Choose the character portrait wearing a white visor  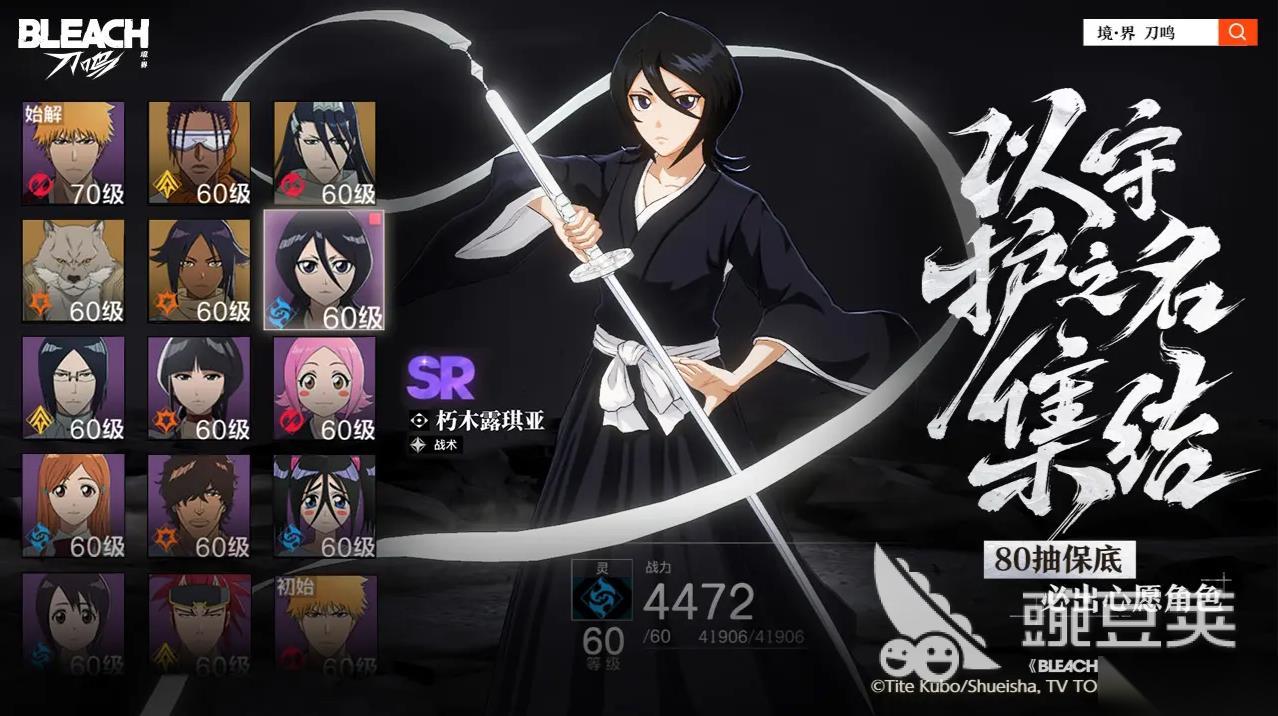point(199,154)
